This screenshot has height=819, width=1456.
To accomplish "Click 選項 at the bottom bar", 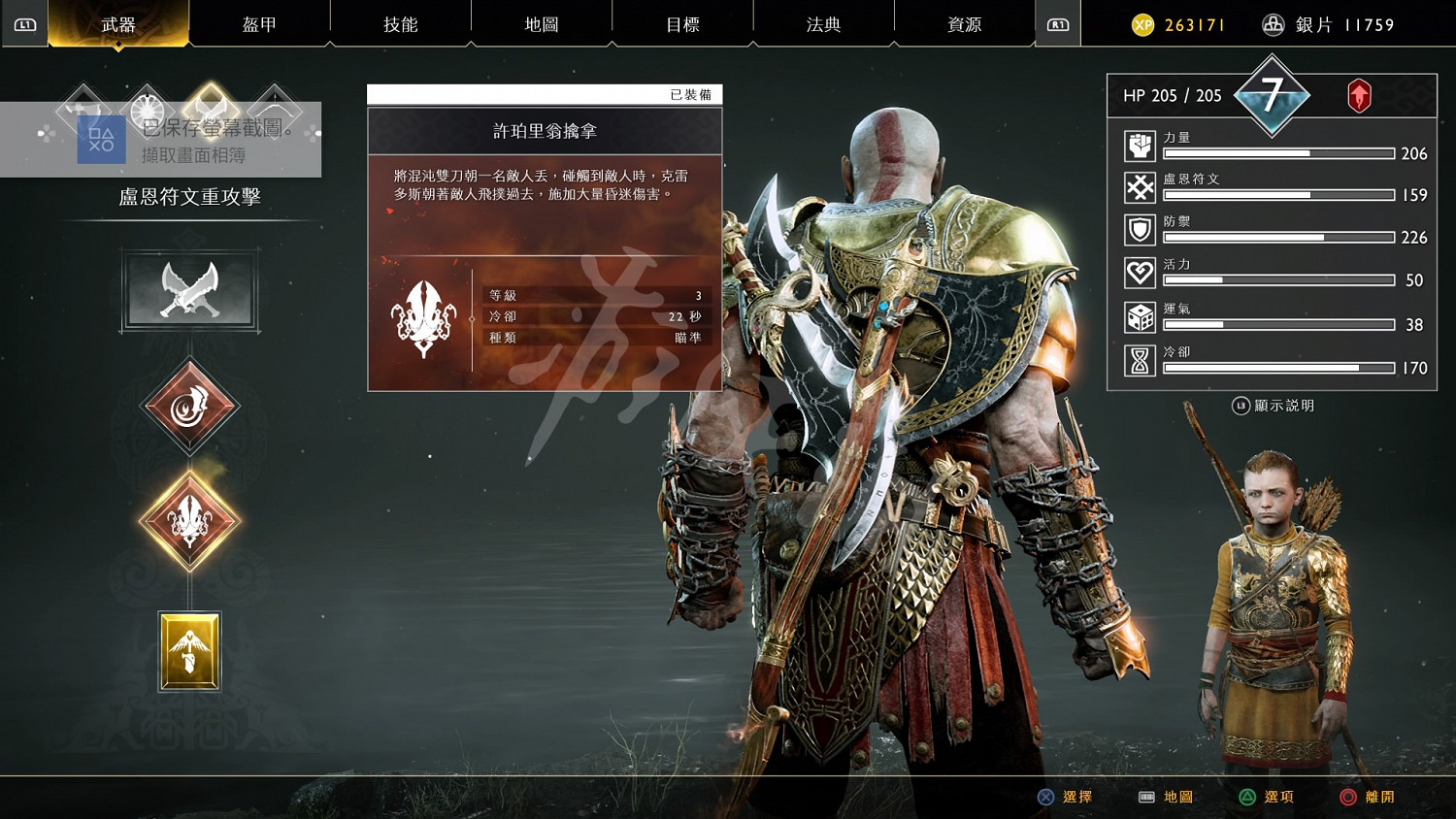I will click(x=1279, y=796).
